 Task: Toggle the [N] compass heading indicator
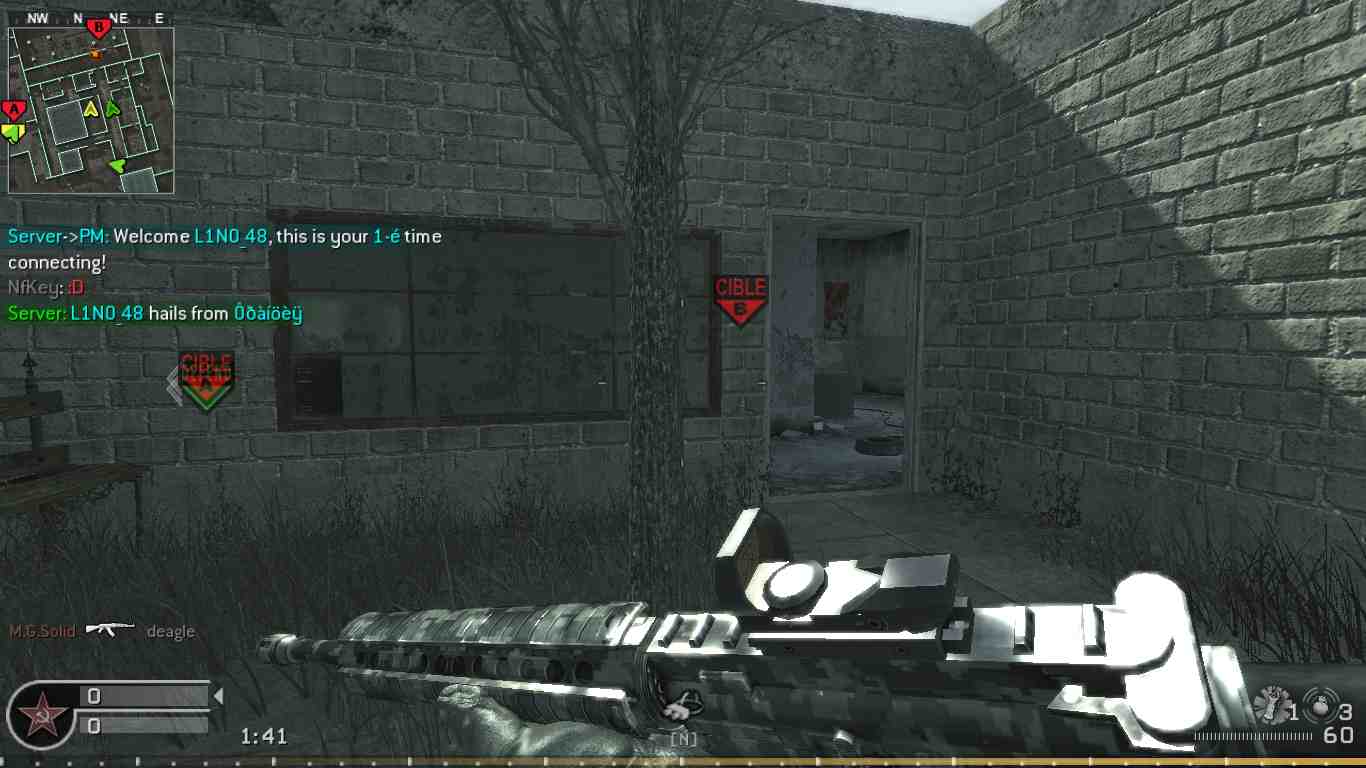pos(684,739)
